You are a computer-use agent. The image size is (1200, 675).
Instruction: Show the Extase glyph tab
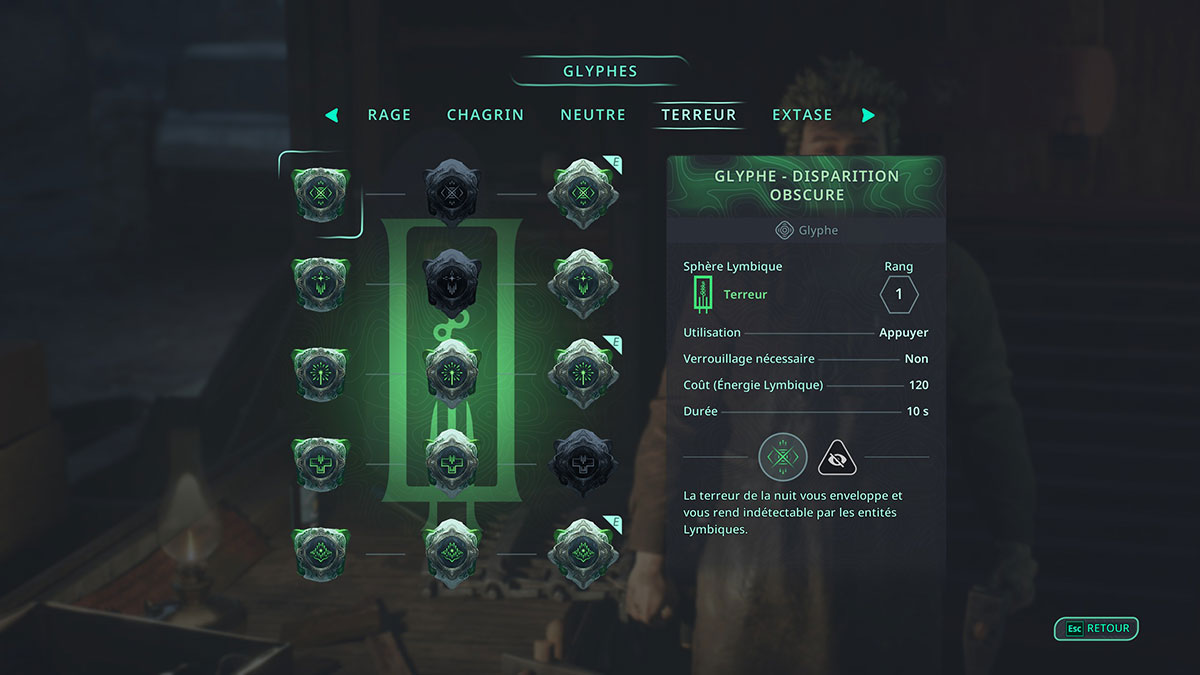(x=802, y=115)
